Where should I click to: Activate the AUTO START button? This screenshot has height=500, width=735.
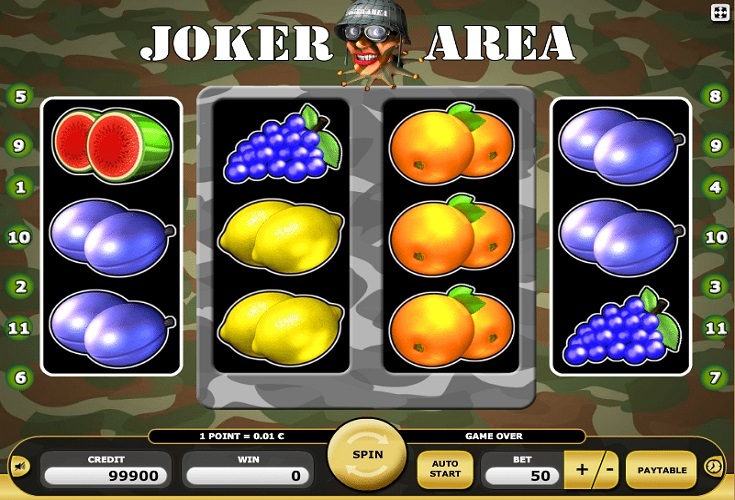coord(444,469)
